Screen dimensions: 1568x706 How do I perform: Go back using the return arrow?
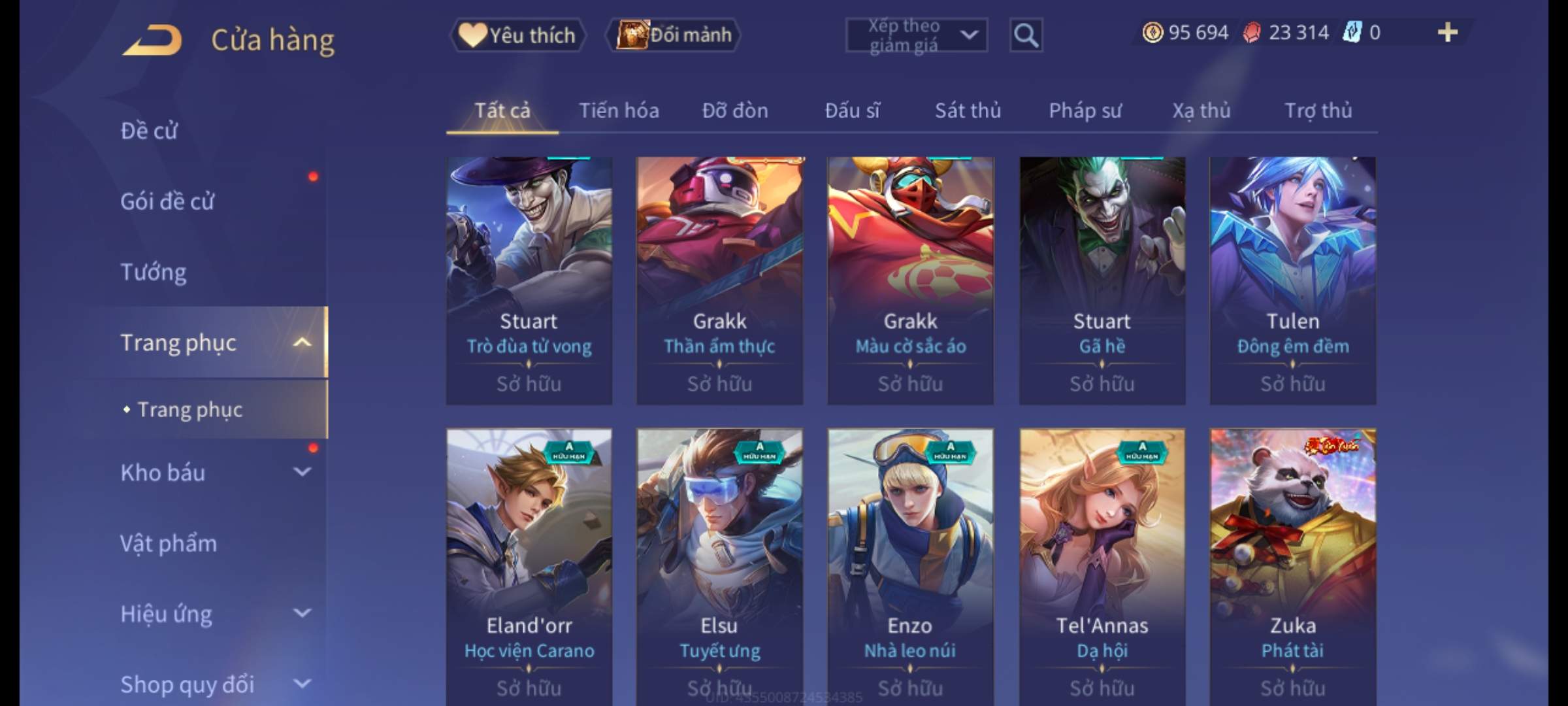pyautogui.click(x=152, y=41)
